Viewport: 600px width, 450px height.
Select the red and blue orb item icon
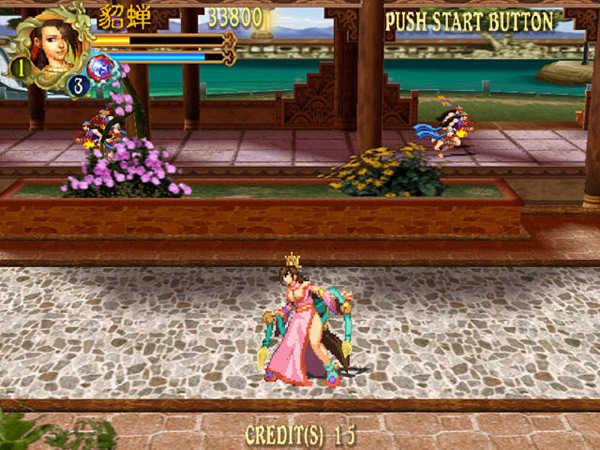click(101, 68)
